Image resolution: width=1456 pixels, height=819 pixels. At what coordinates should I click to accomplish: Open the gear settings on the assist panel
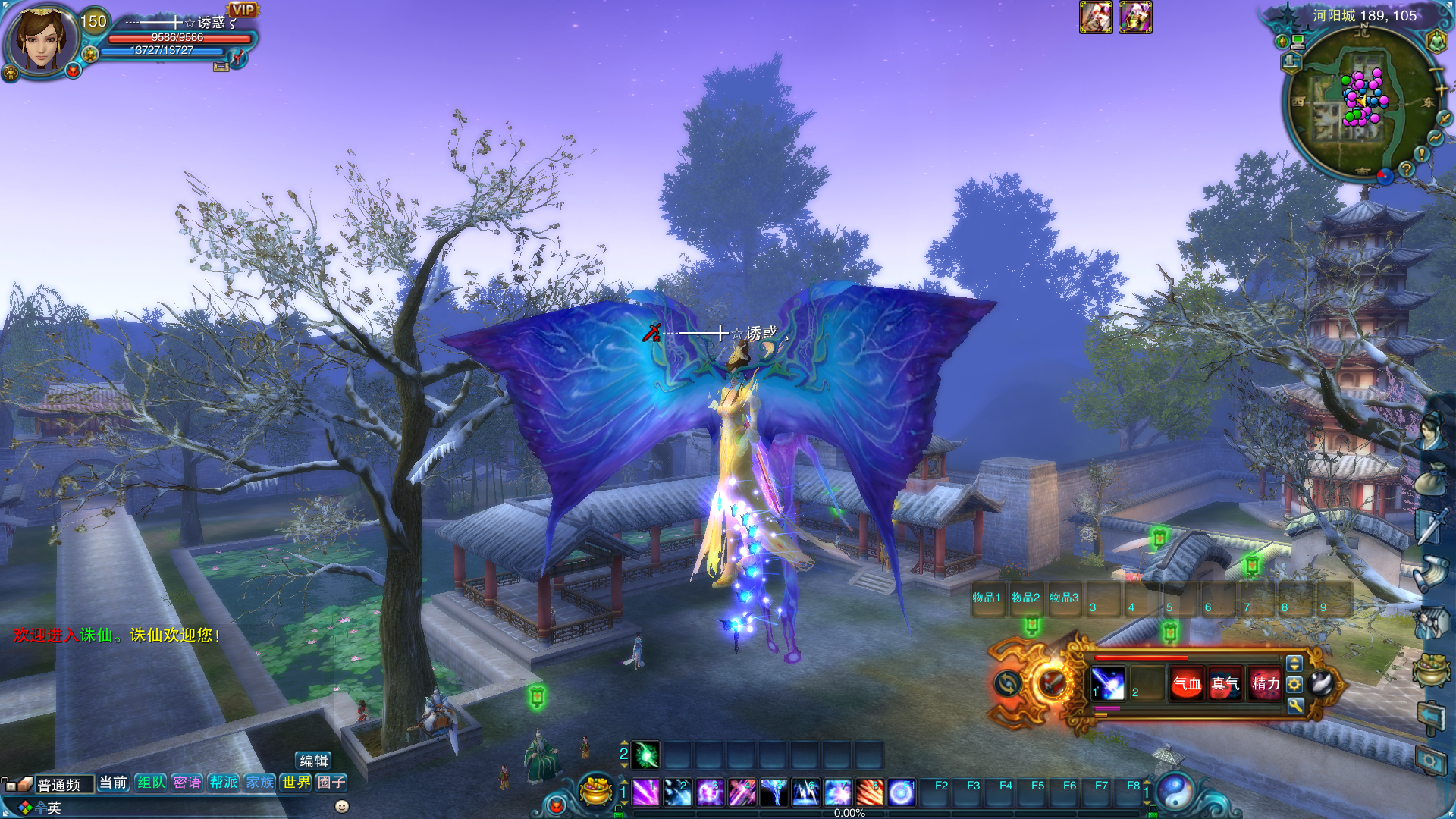coord(1295,684)
